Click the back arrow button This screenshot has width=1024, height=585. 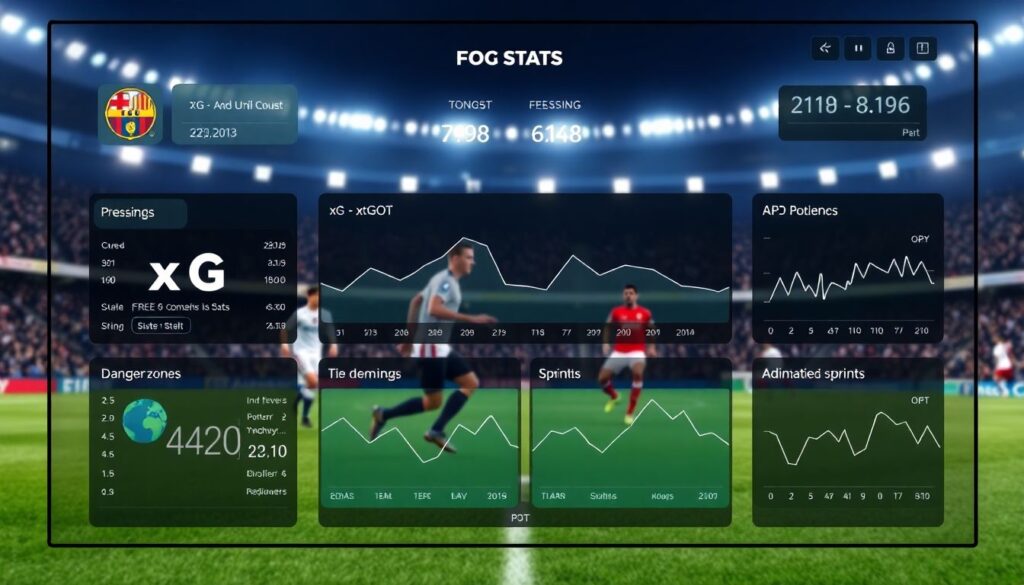pyautogui.click(x=825, y=47)
